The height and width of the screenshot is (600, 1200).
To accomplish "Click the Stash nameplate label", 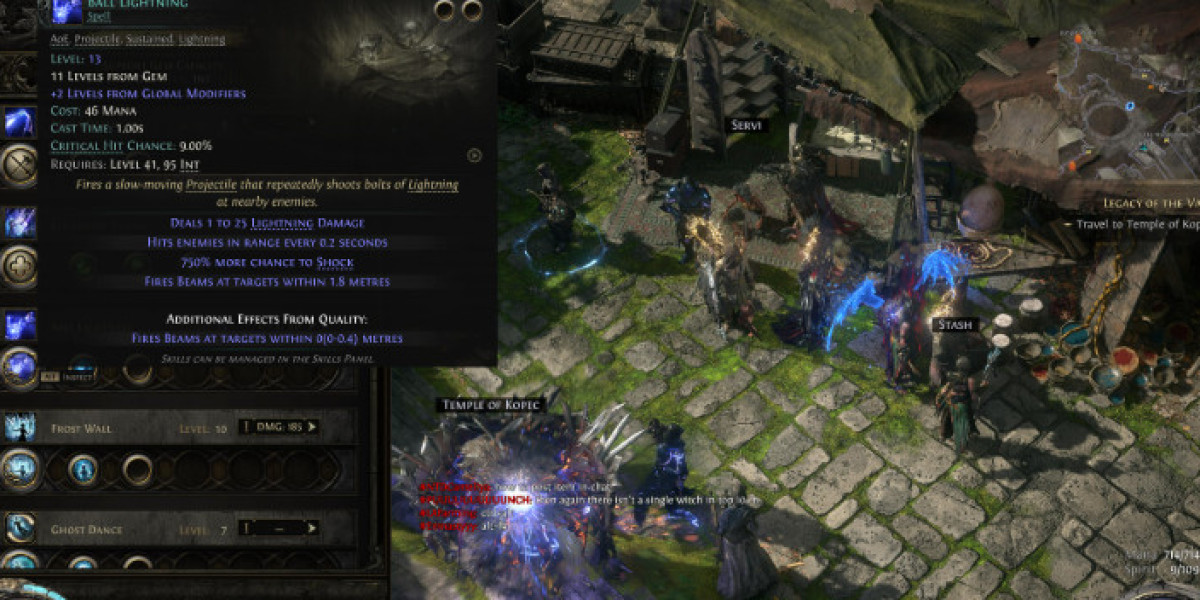I will pyautogui.click(x=952, y=325).
